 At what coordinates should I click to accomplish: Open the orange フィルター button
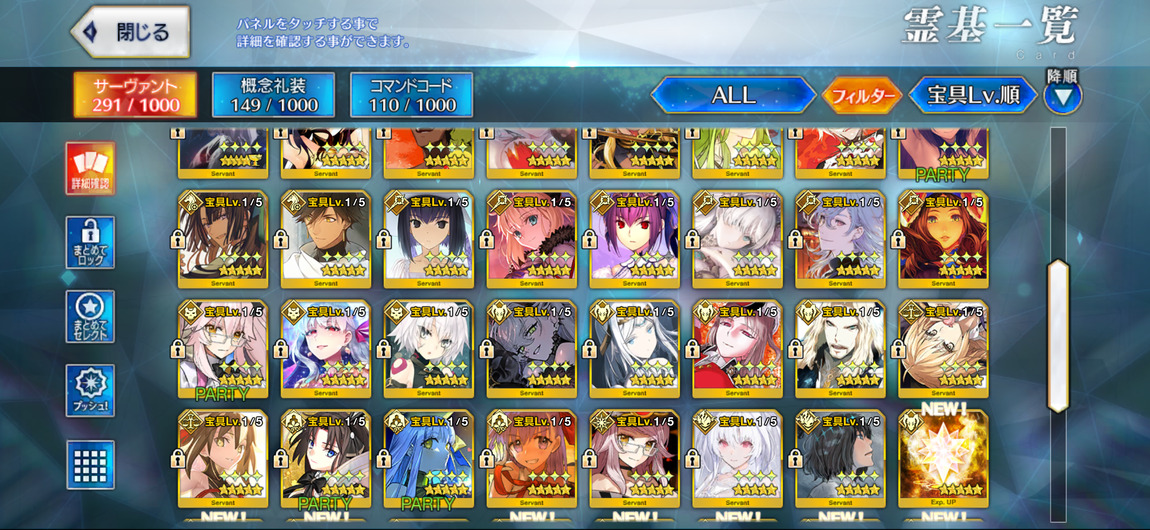862,96
